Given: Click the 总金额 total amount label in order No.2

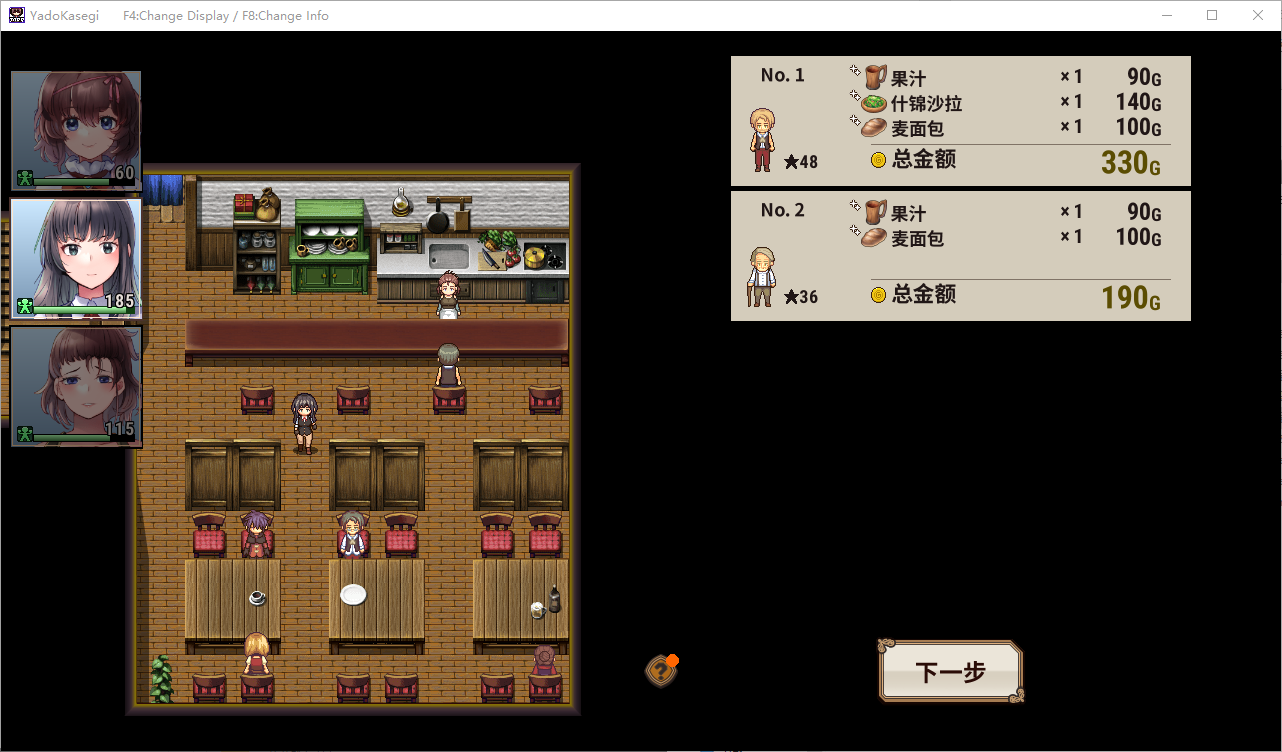Looking at the screenshot, I should pos(922,294).
